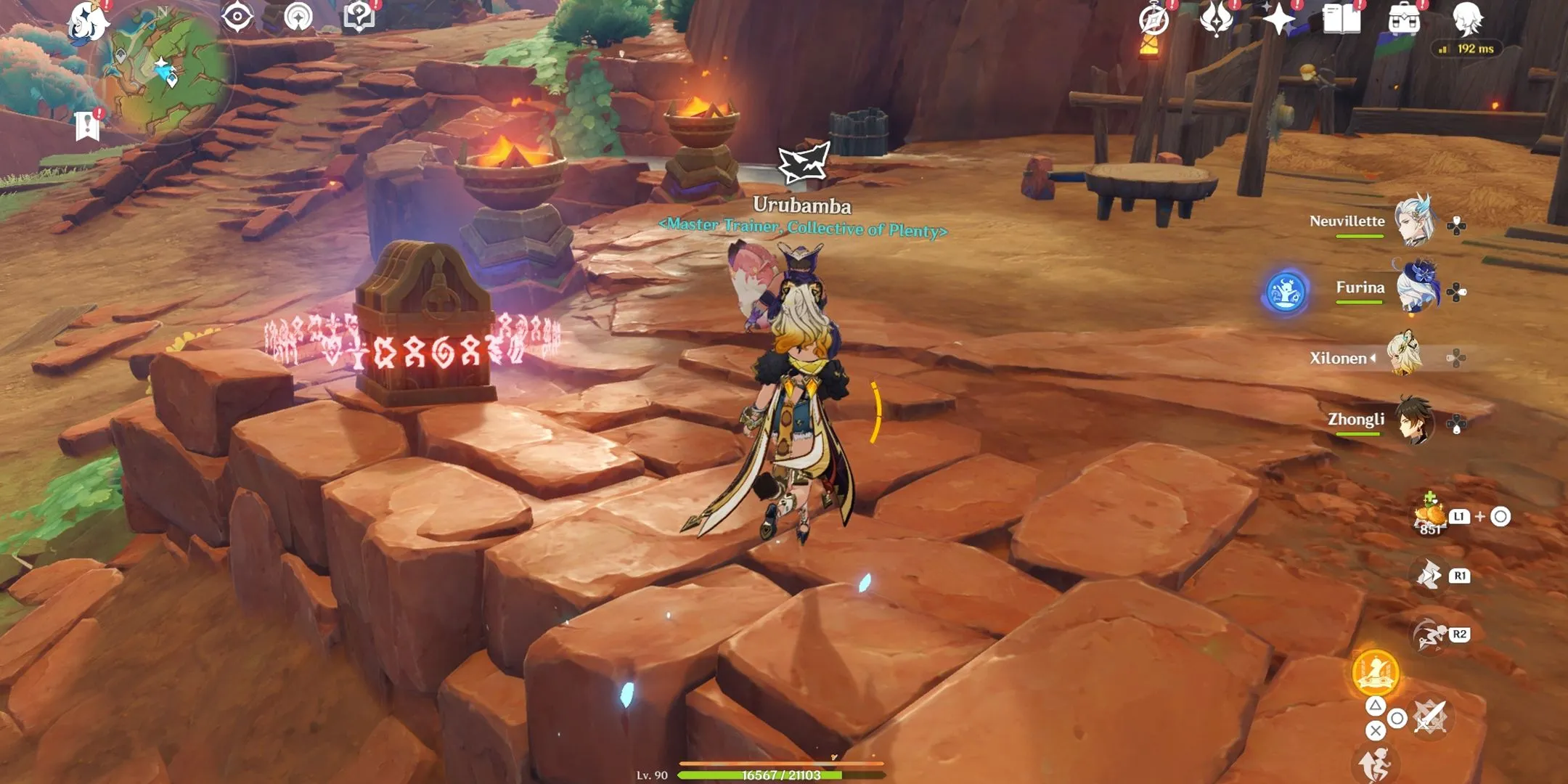The width and height of the screenshot is (1568, 784).
Task: Open the Battle Pass icon
Action: coord(1216,19)
